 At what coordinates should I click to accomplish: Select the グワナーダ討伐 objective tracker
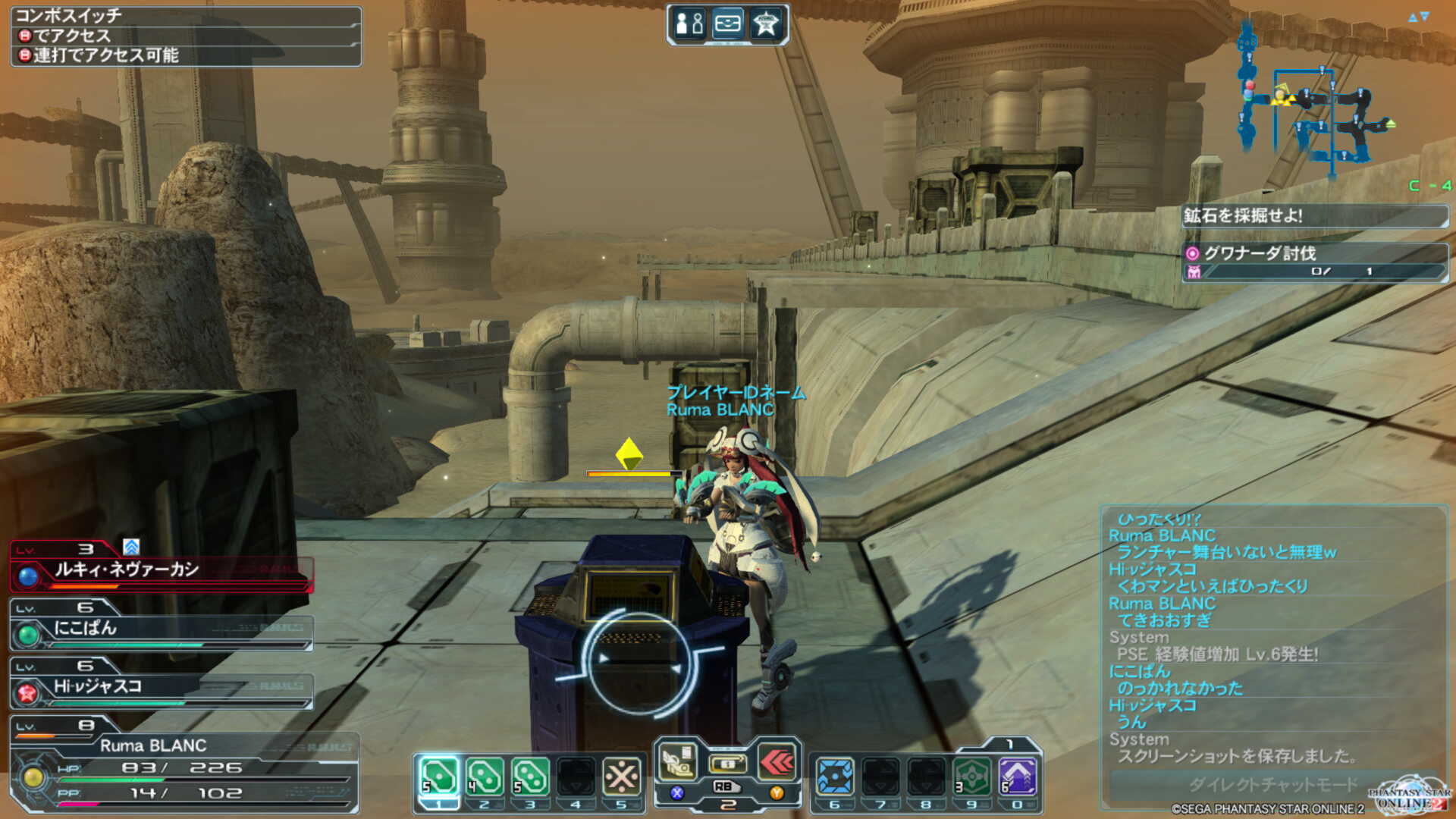click(x=1315, y=262)
